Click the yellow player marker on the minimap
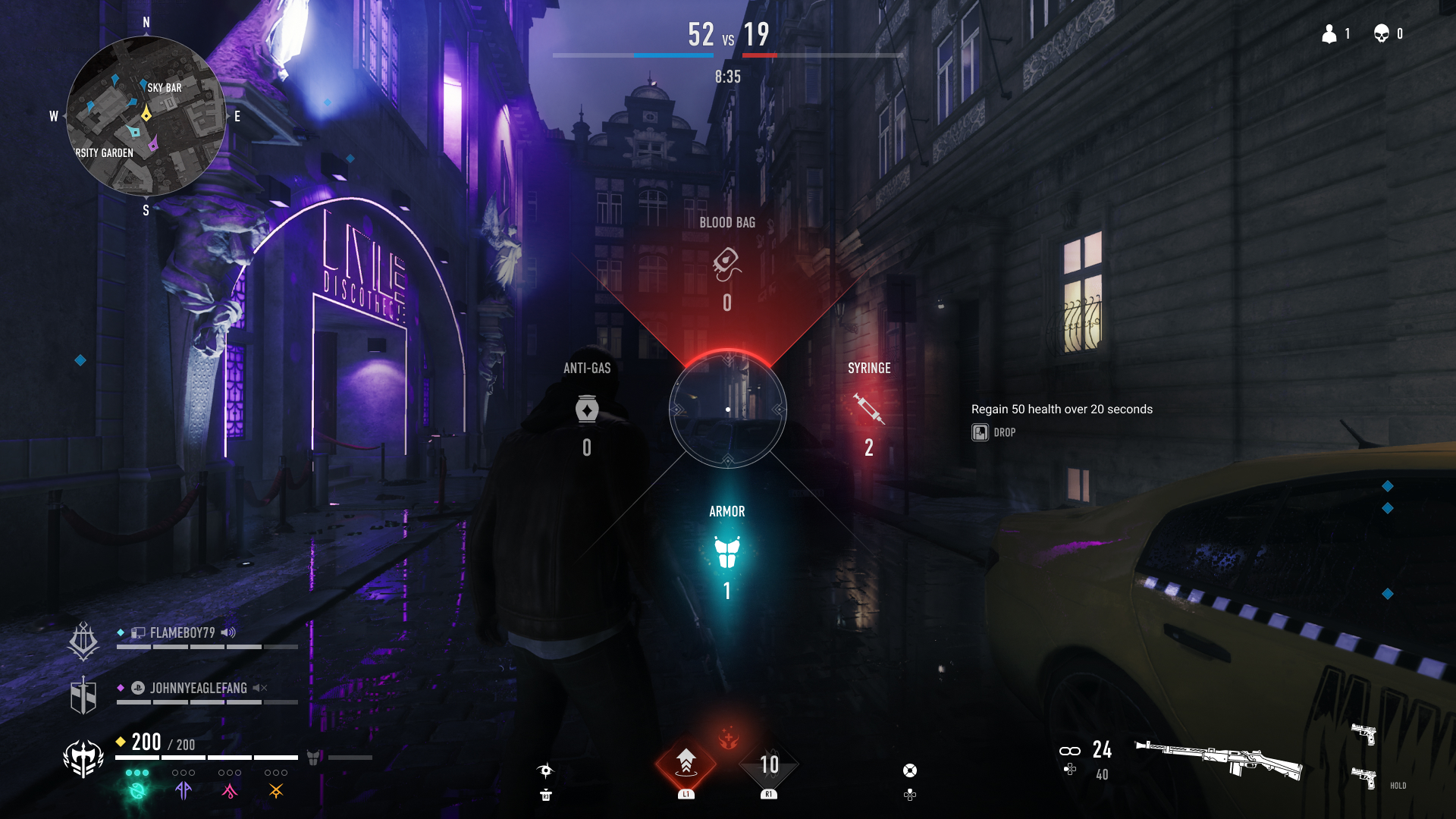Viewport: 1456px width, 819px height. [x=146, y=114]
